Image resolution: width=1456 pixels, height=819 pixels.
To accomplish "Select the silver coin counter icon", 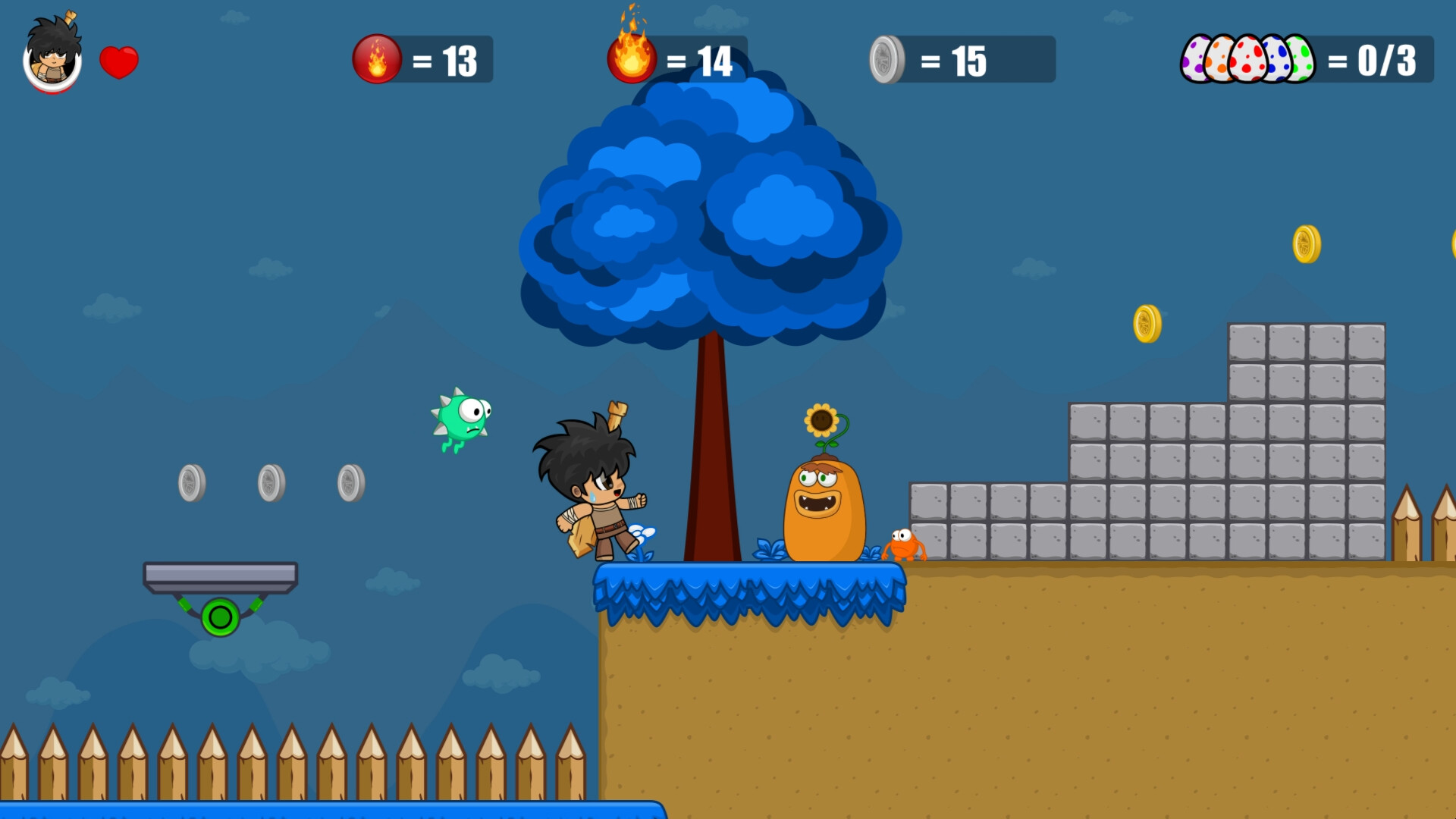I will click(x=886, y=58).
